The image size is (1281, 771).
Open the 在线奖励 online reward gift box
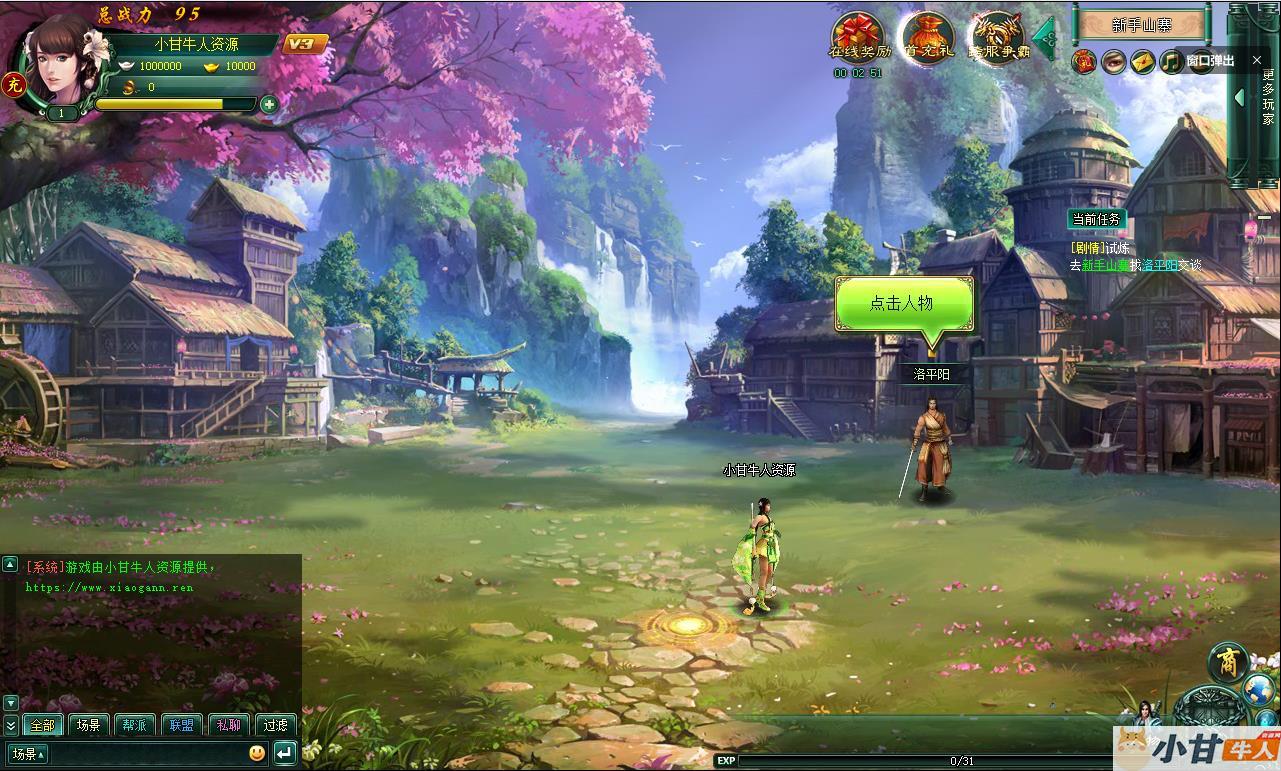859,38
